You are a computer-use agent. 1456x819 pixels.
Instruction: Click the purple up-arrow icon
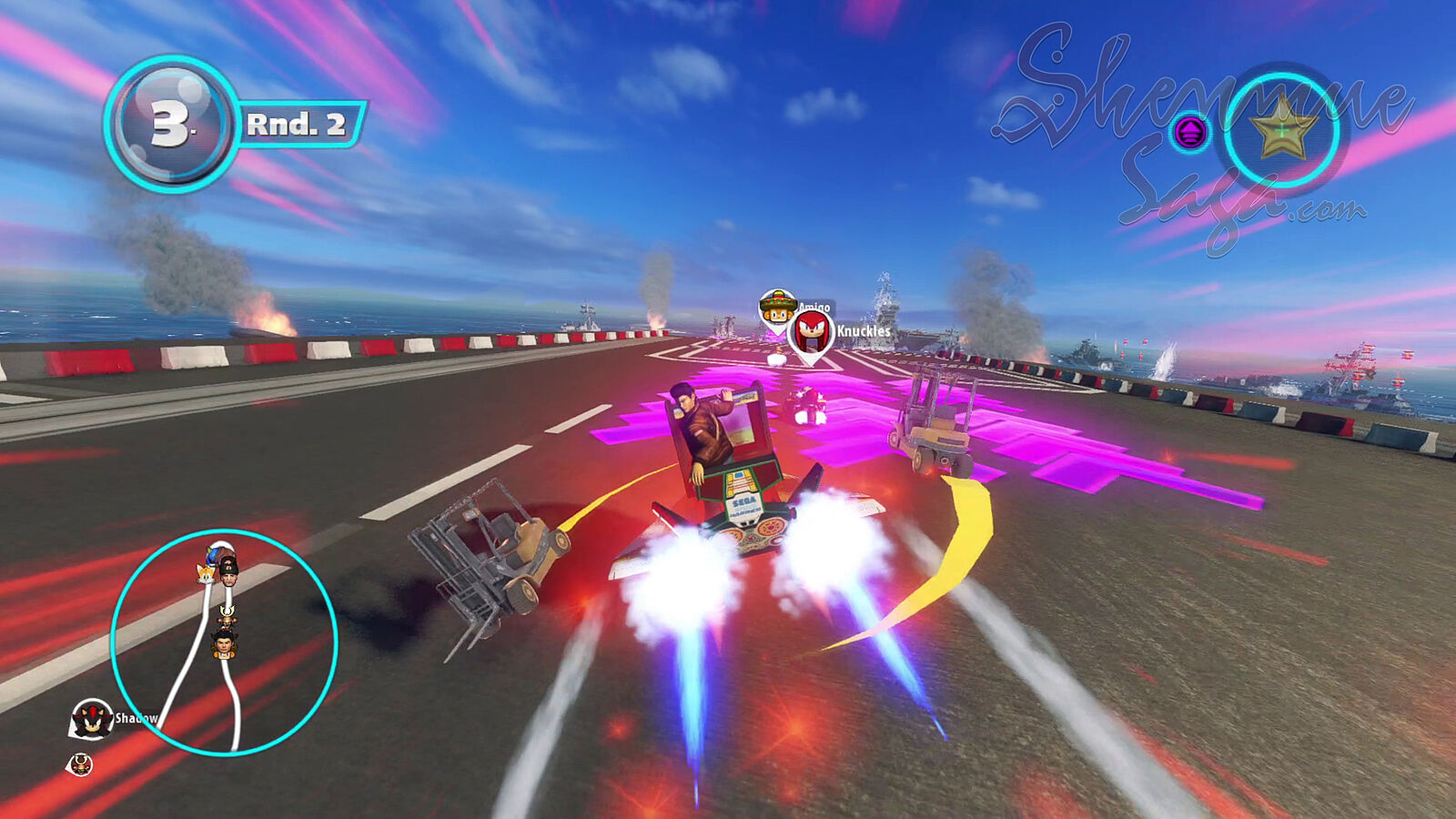pos(1189,133)
